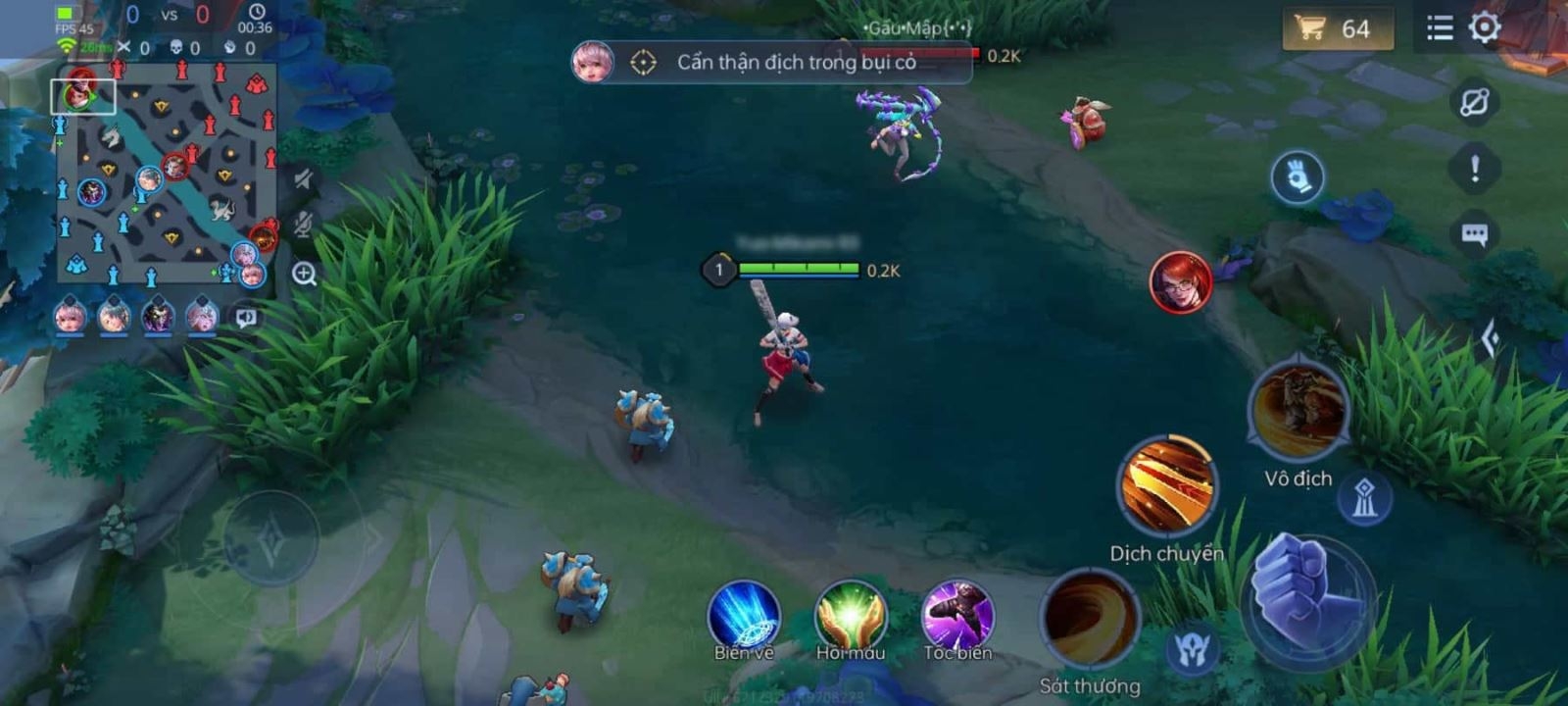Activate the Vô địch ultimate skill
Screen dimensions: 1568x706
[x=1298, y=411]
